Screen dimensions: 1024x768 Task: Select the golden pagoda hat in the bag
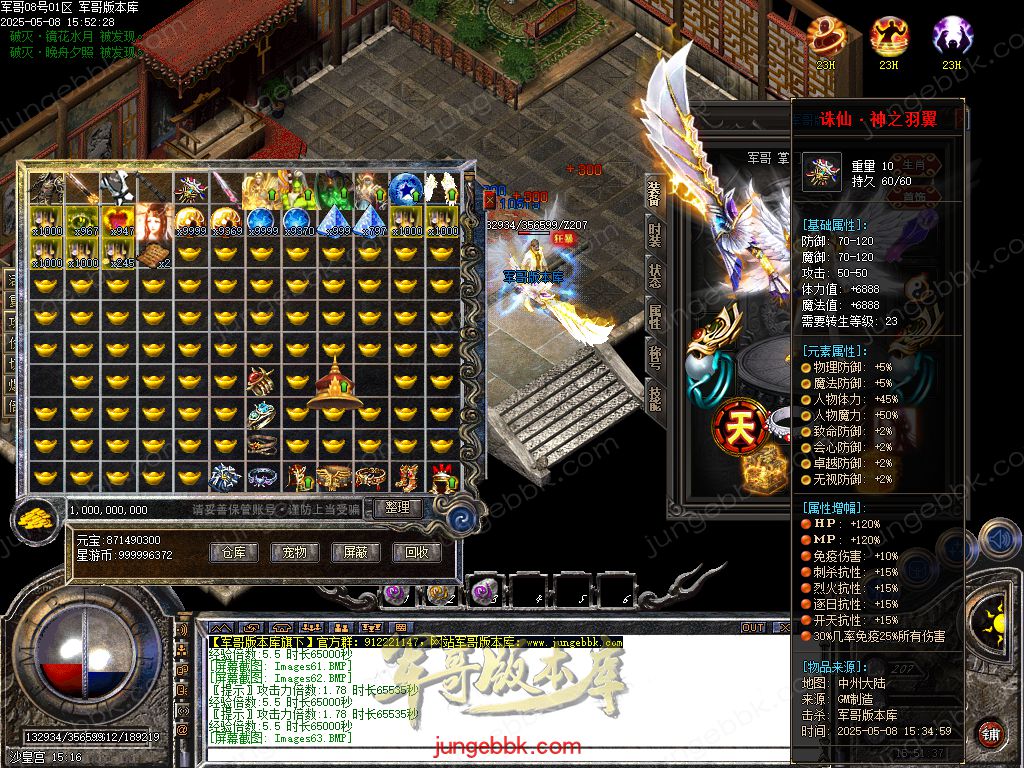pos(335,386)
